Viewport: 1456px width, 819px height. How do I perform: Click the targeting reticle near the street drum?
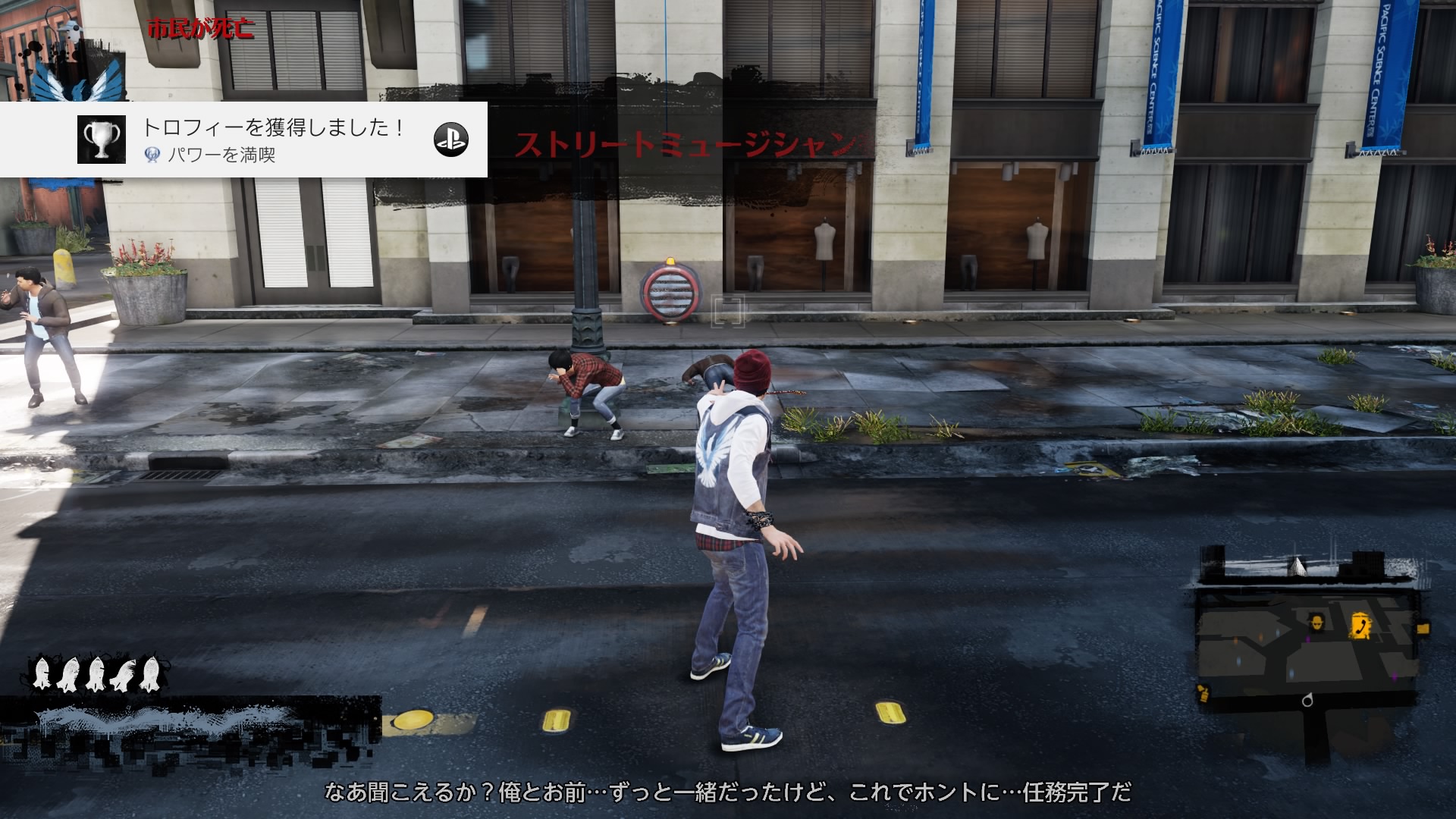[729, 310]
